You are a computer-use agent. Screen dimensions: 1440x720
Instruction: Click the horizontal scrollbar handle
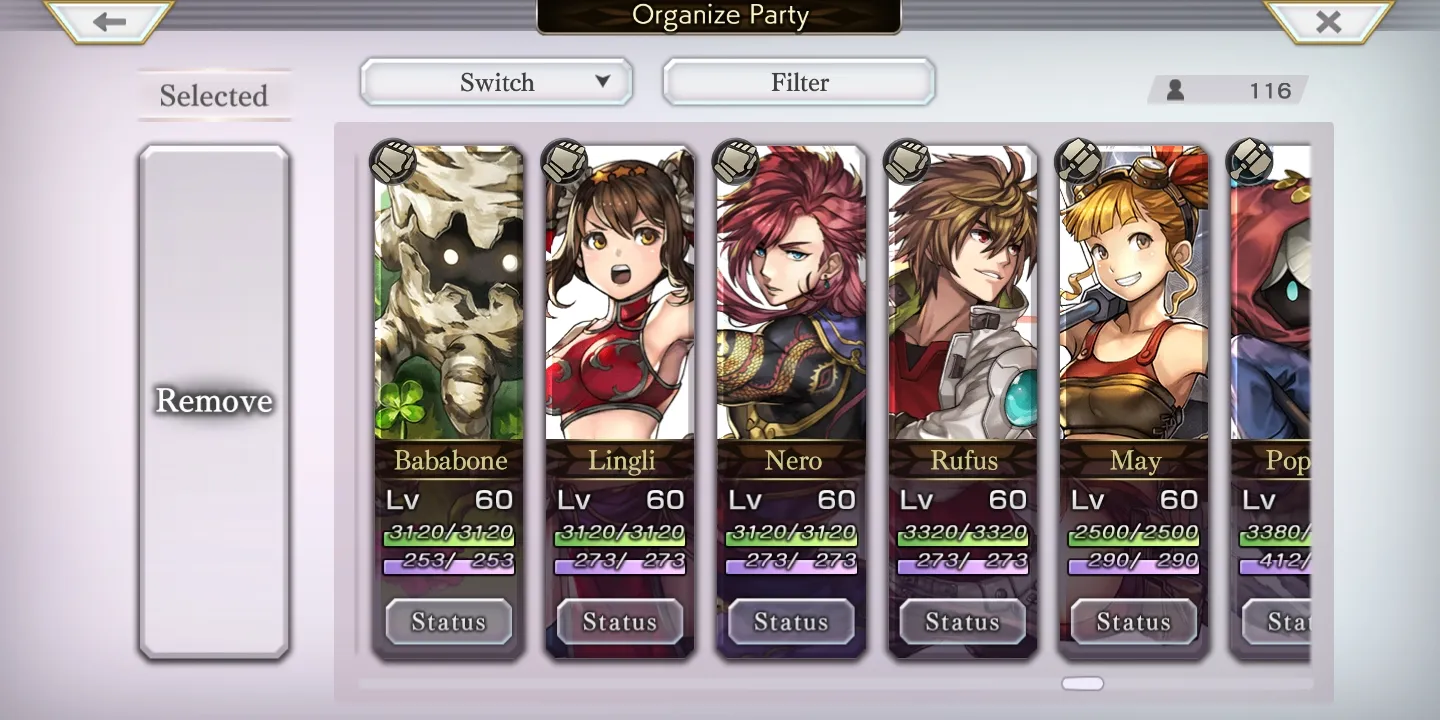[x=1082, y=684]
